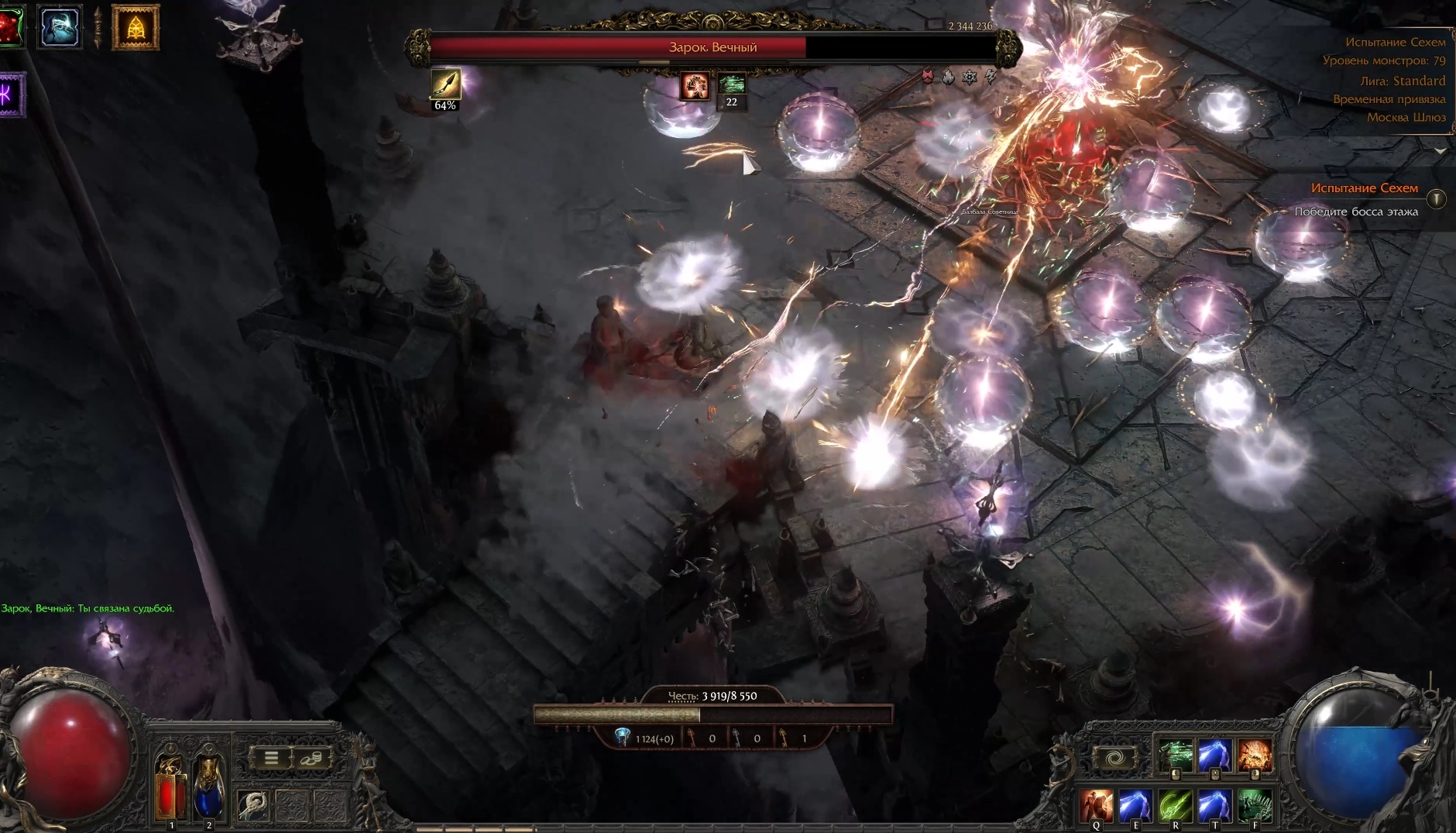Image resolution: width=1456 pixels, height=833 pixels.
Task: Cast the green spike wall skill on F
Action: point(1255,806)
